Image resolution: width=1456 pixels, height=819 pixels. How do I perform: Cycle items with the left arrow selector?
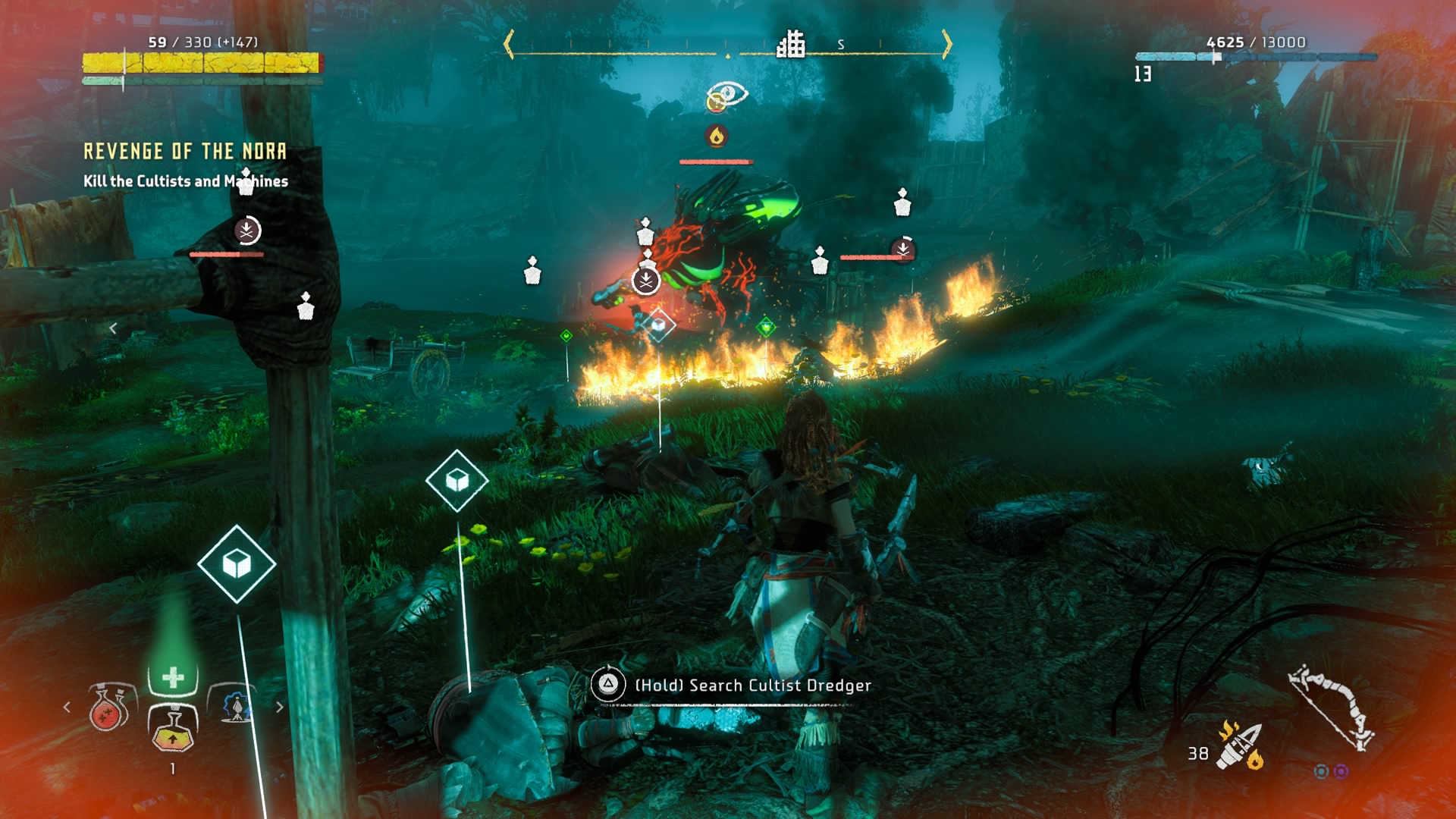pos(67,707)
